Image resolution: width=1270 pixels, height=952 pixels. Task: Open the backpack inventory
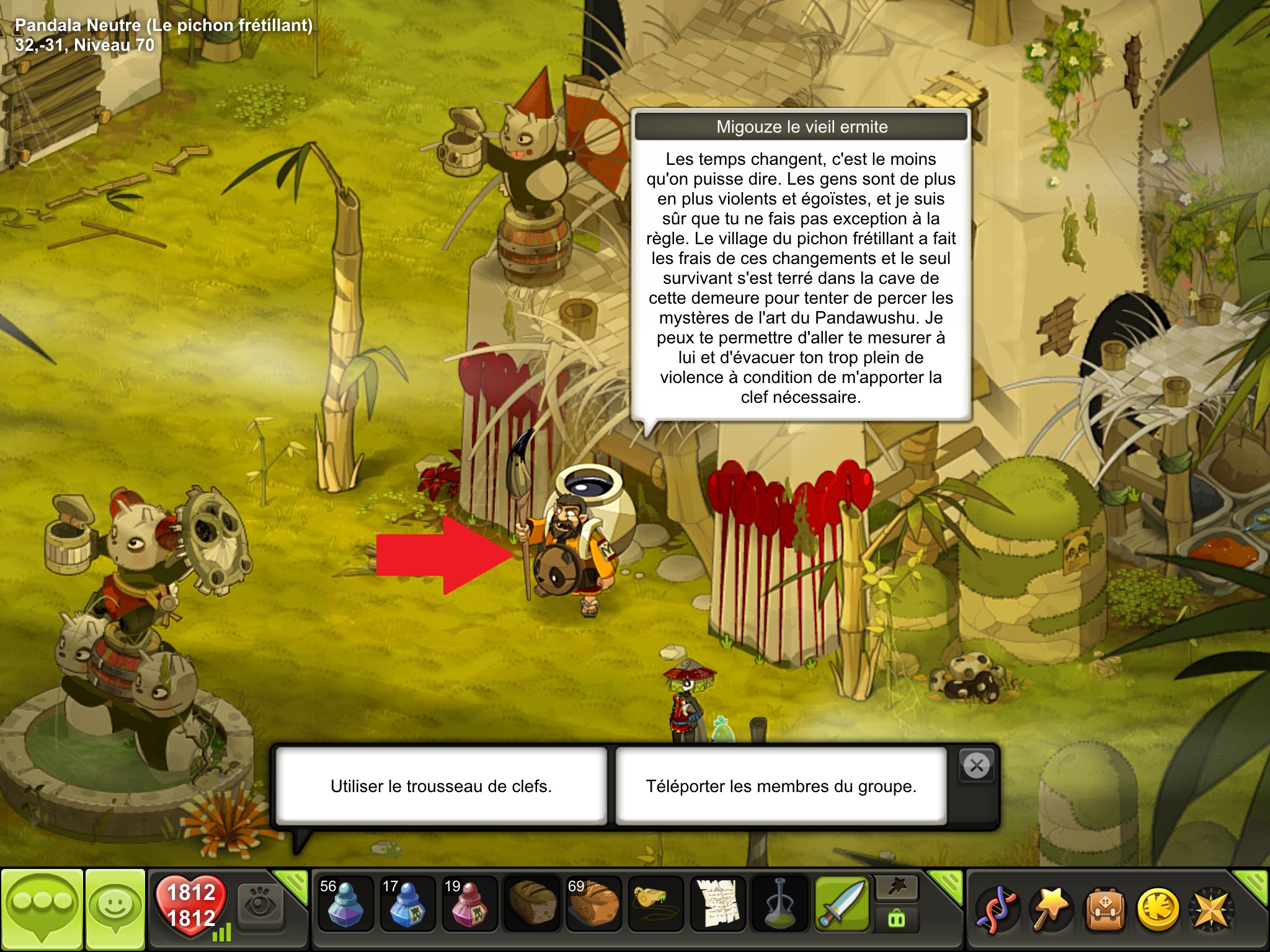1104,909
